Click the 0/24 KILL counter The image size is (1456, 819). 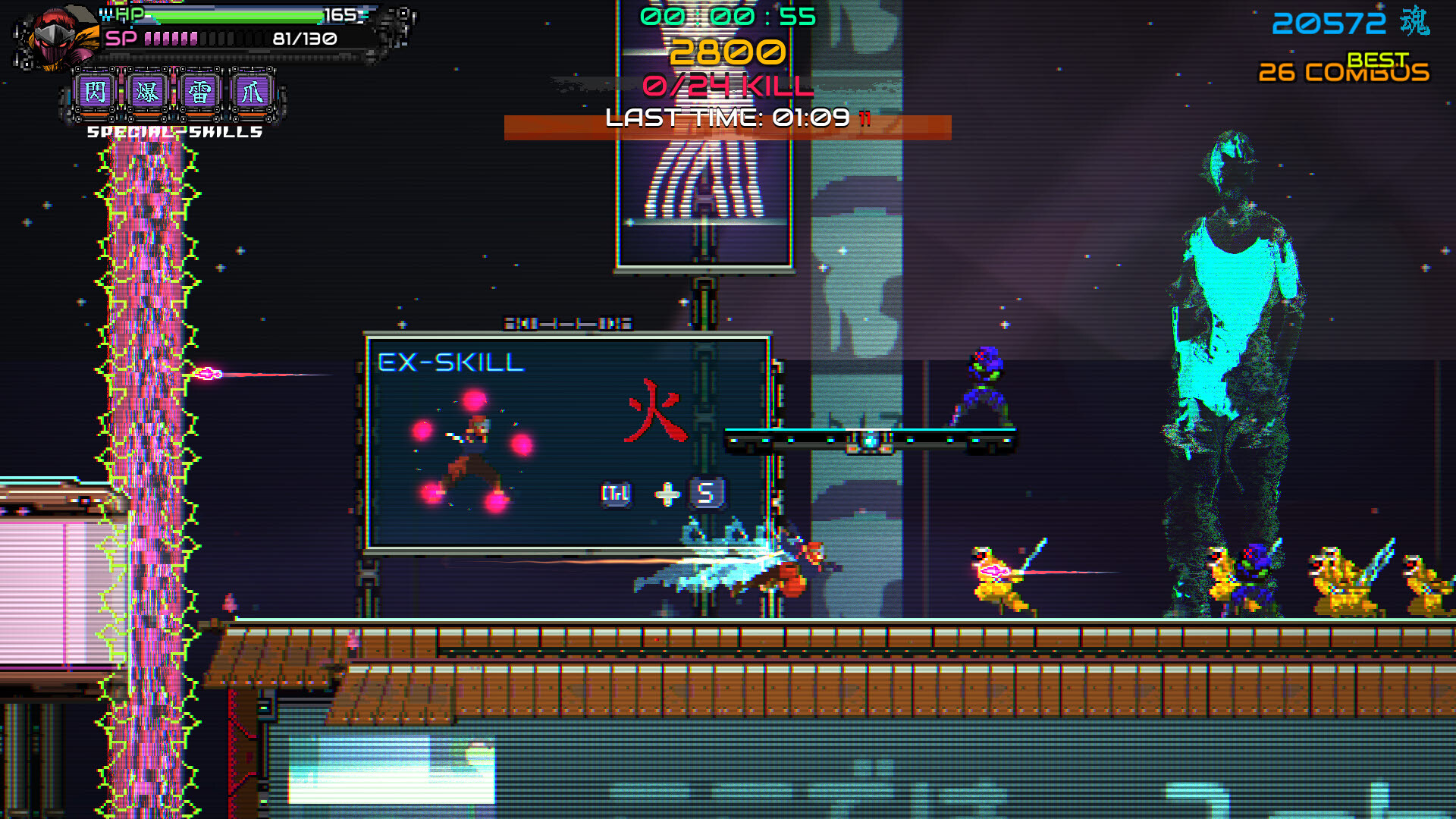(x=730, y=86)
